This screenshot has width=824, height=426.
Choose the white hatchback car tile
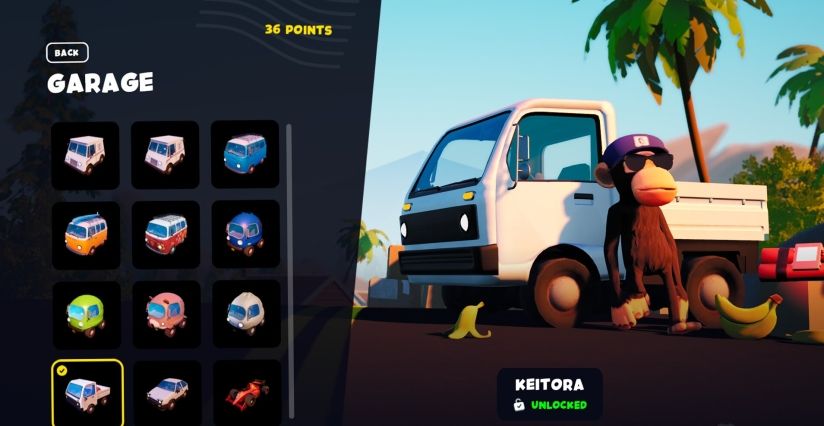point(166,392)
